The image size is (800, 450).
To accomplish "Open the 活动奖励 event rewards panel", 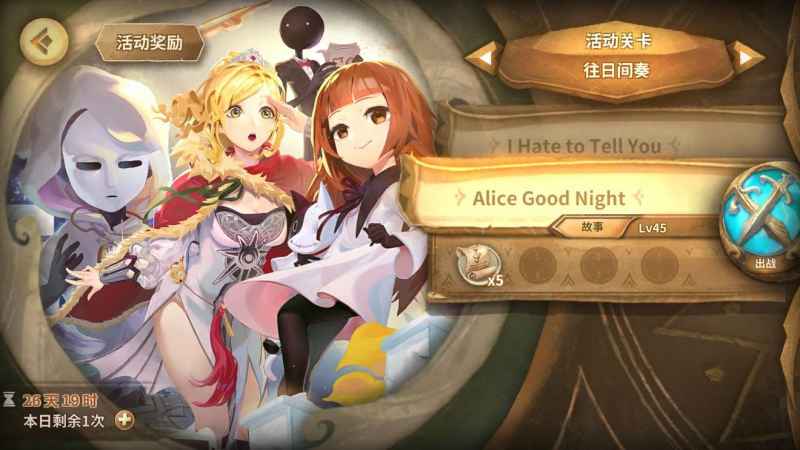I will (x=149, y=43).
